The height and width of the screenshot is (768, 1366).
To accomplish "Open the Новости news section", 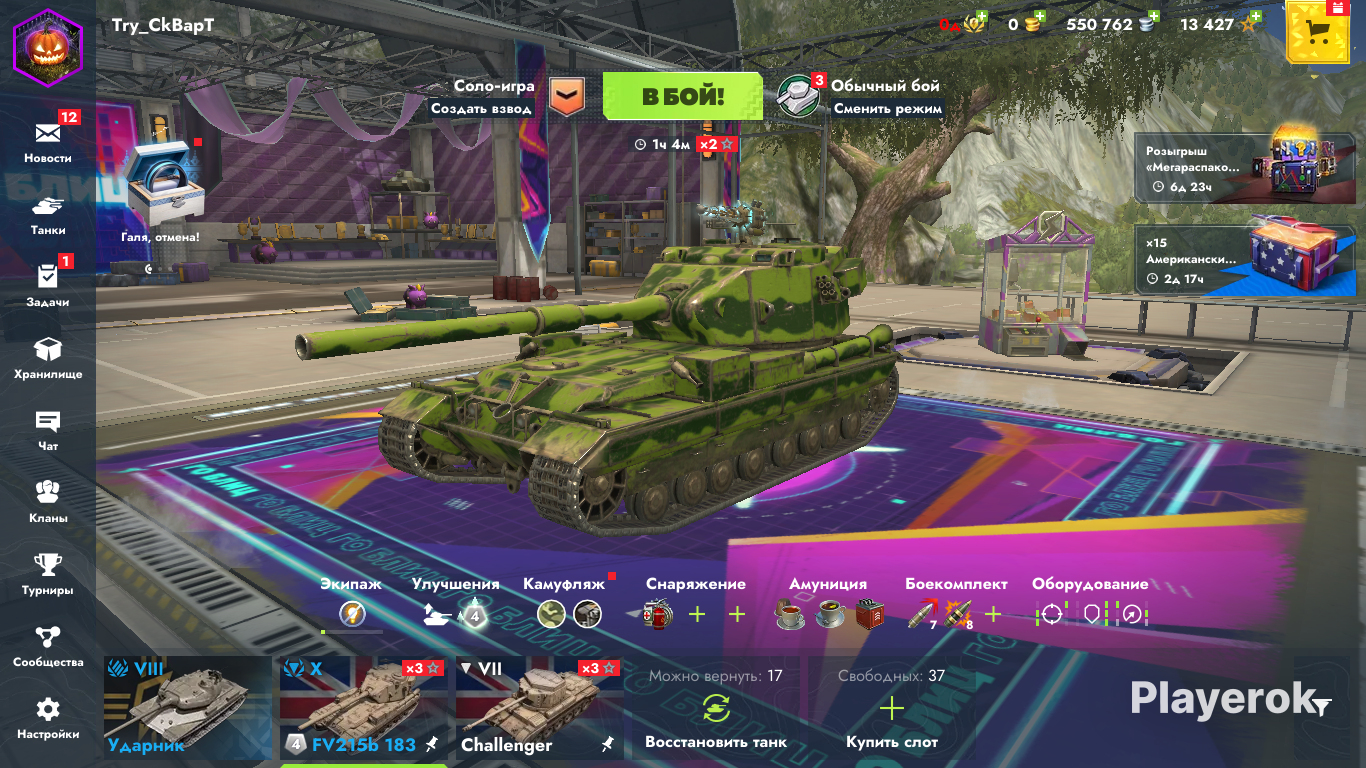I will (x=48, y=140).
